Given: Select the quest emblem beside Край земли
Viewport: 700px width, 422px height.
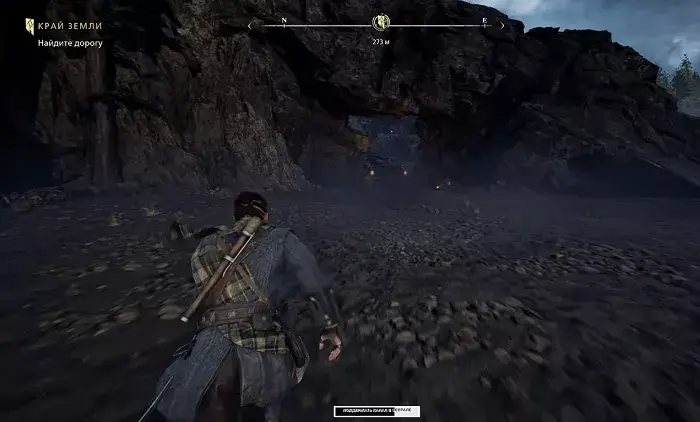Looking at the screenshot, I should (30, 25).
